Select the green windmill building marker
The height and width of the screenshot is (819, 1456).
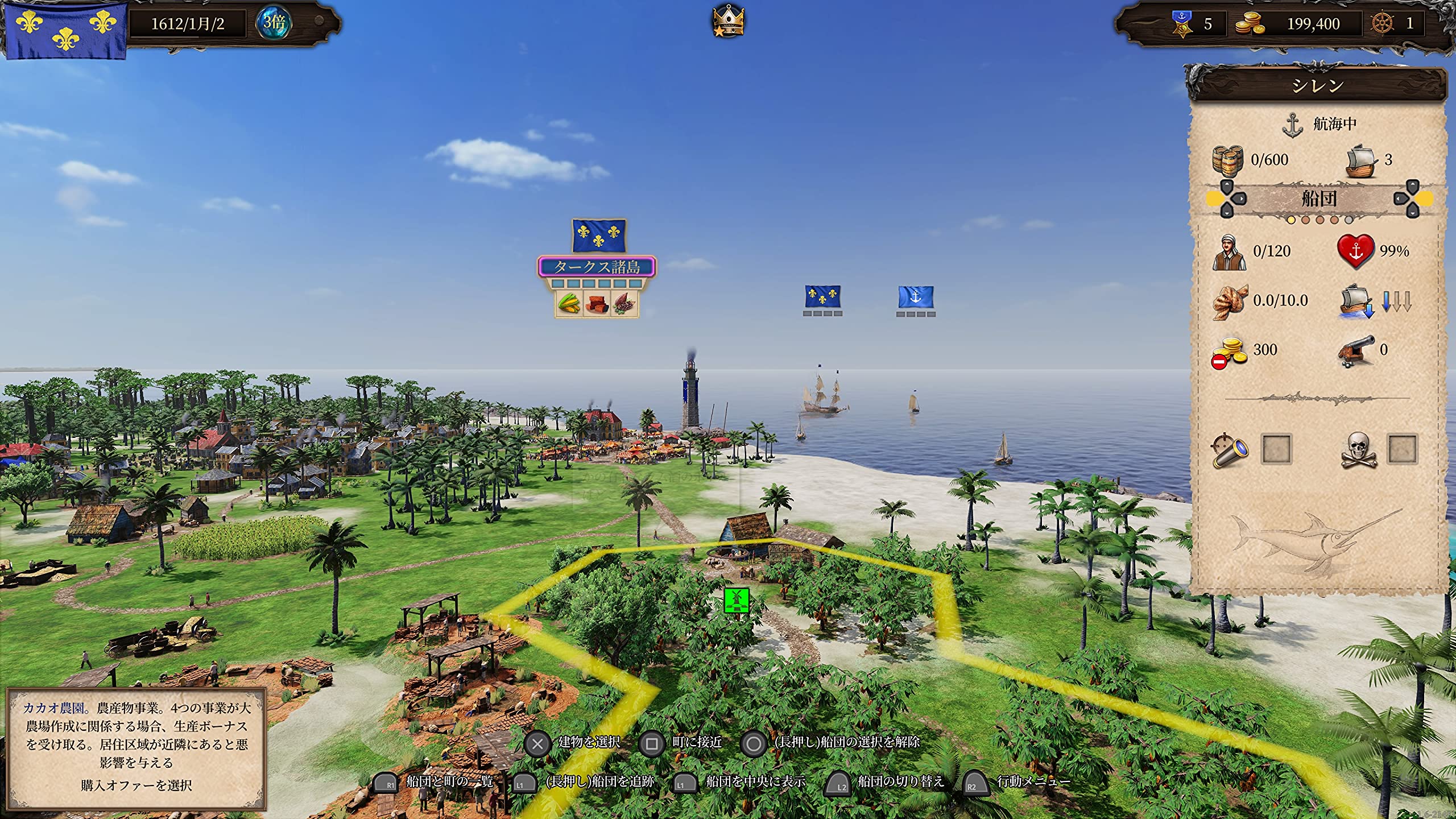(x=737, y=601)
